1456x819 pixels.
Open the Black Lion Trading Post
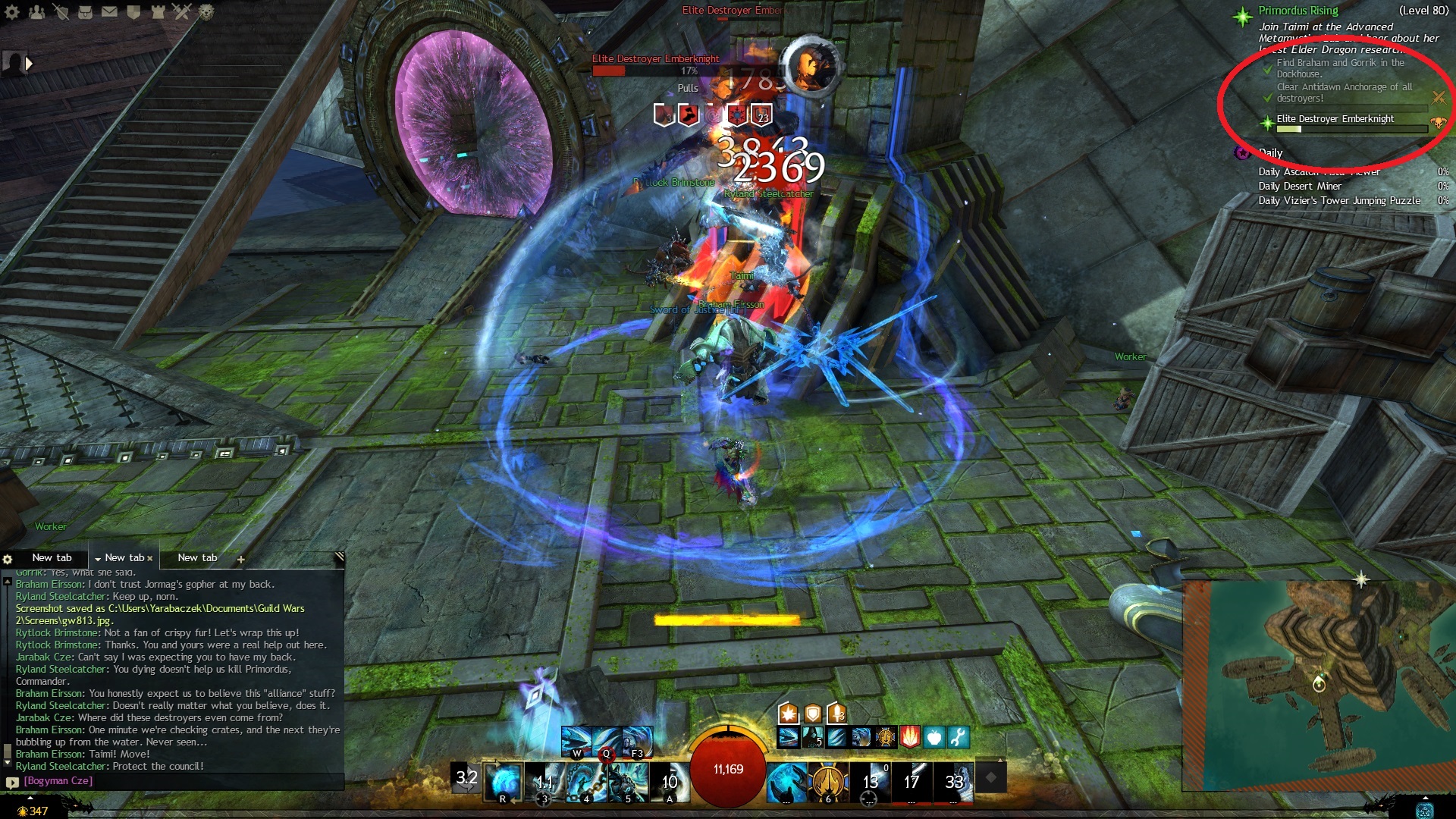coord(206,11)
